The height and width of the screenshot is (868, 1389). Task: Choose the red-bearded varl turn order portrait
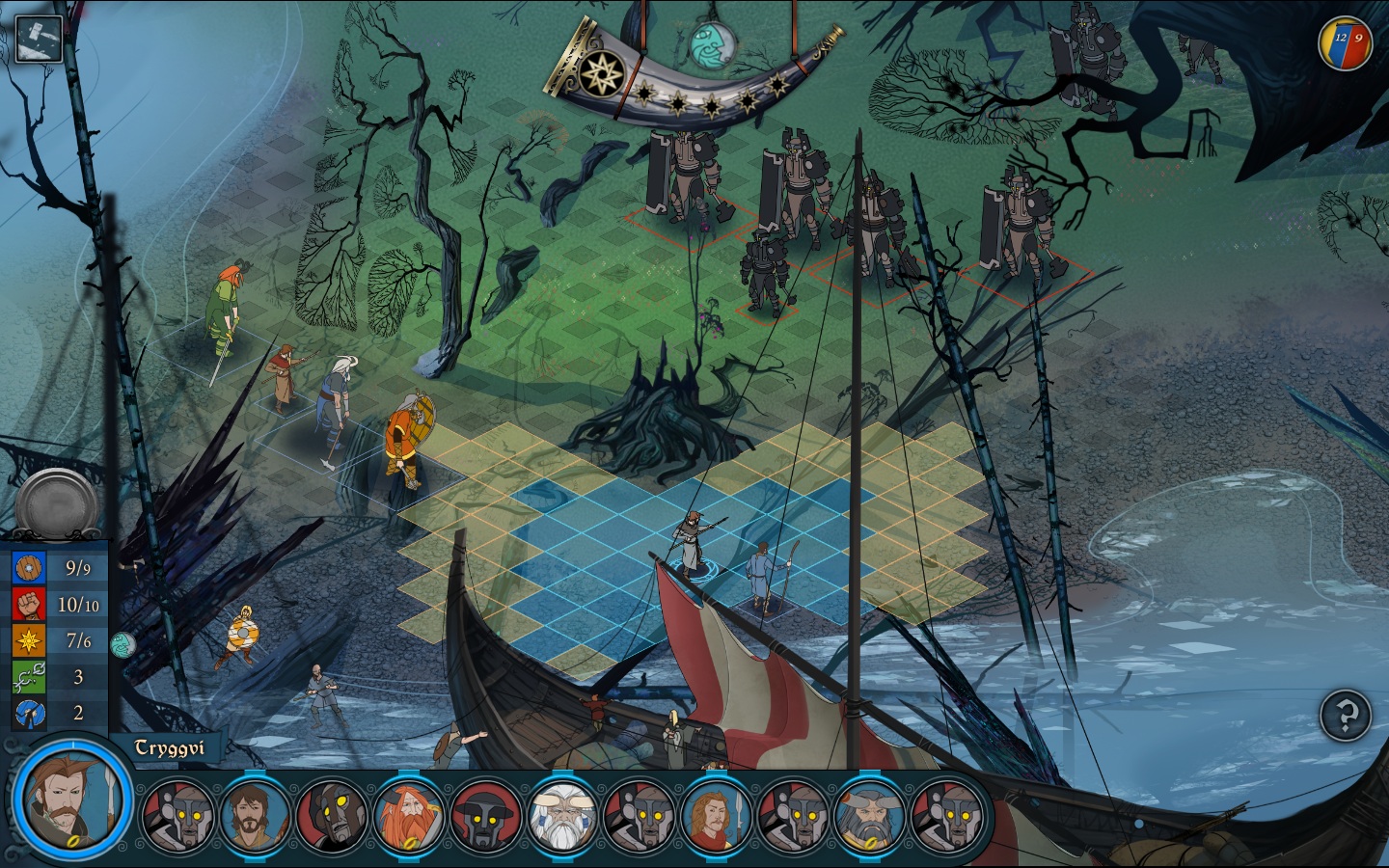click(408, 816)
